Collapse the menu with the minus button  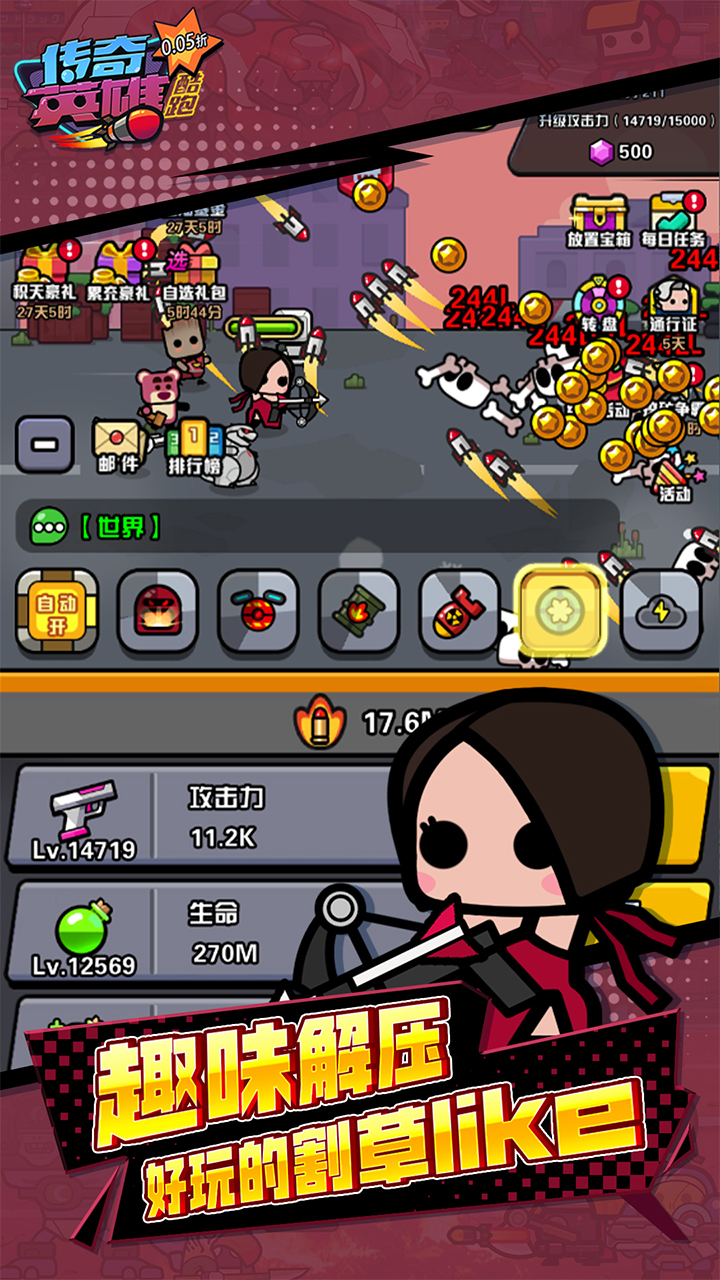[44, 444]
